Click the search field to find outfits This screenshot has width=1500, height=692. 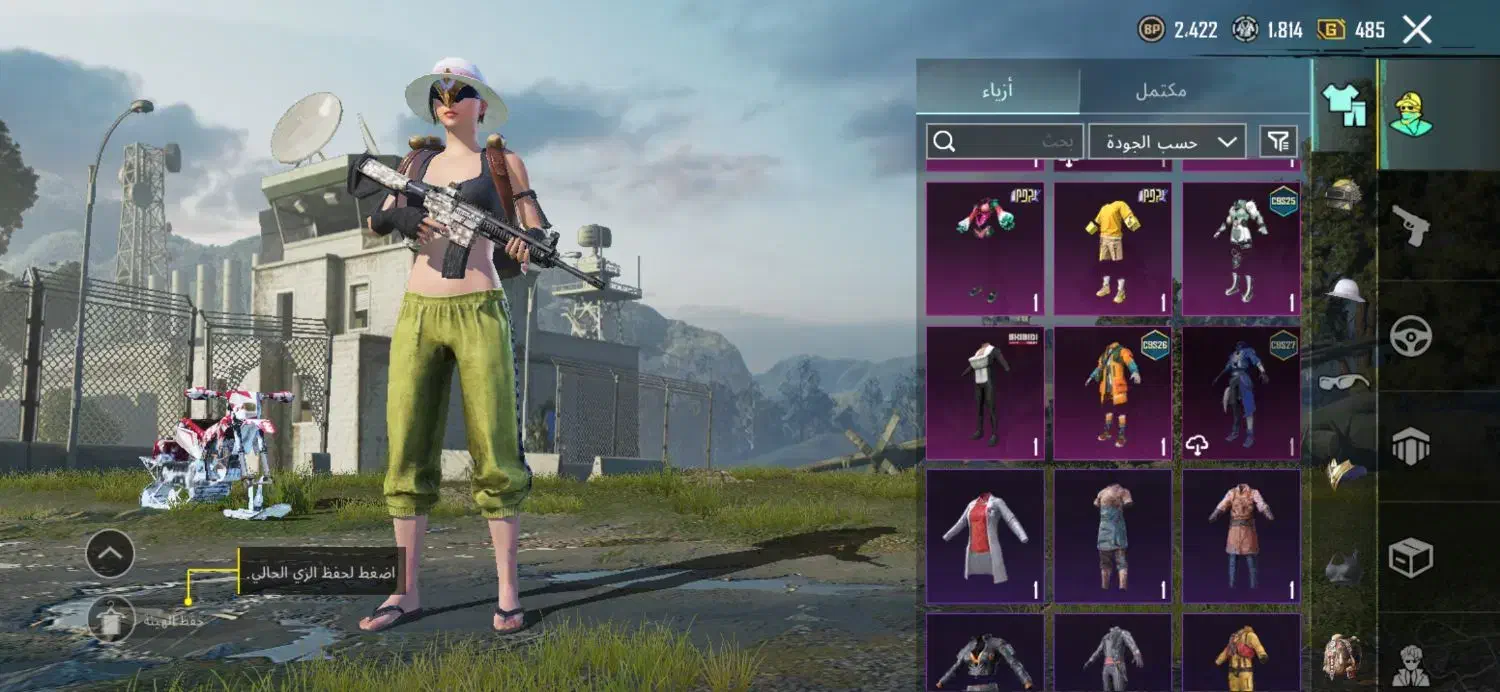tap(1004, 142)
